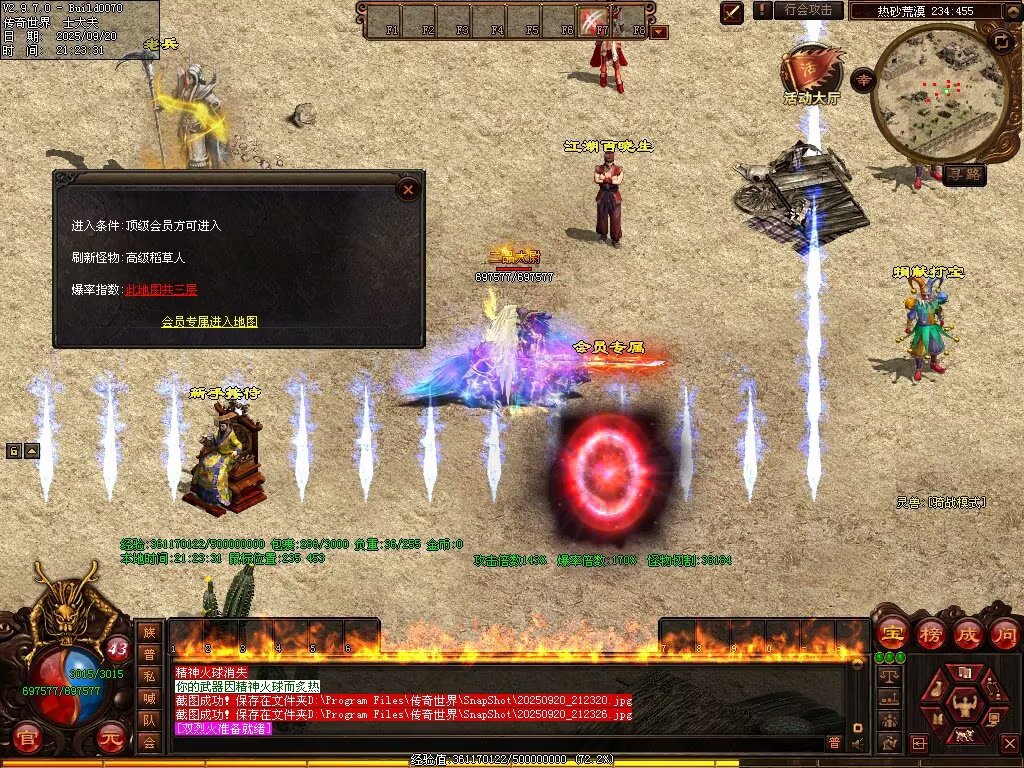Image resolution: width=1024 pixels, height=768 pixels.
Task: Open the 宝 treasure menu
Action: [891, 633]
